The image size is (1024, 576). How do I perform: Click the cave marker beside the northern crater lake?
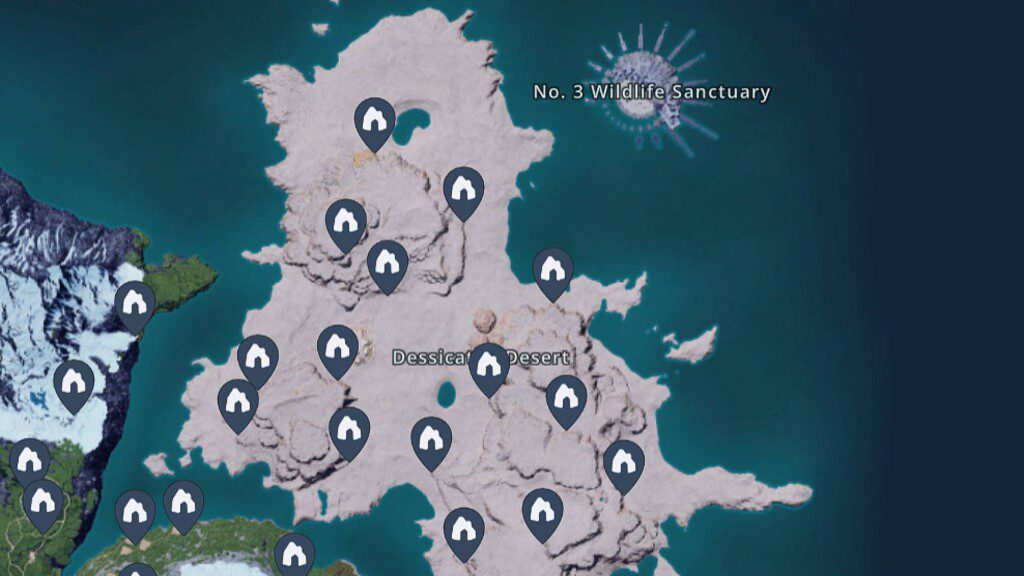click(x=374, y=121)
